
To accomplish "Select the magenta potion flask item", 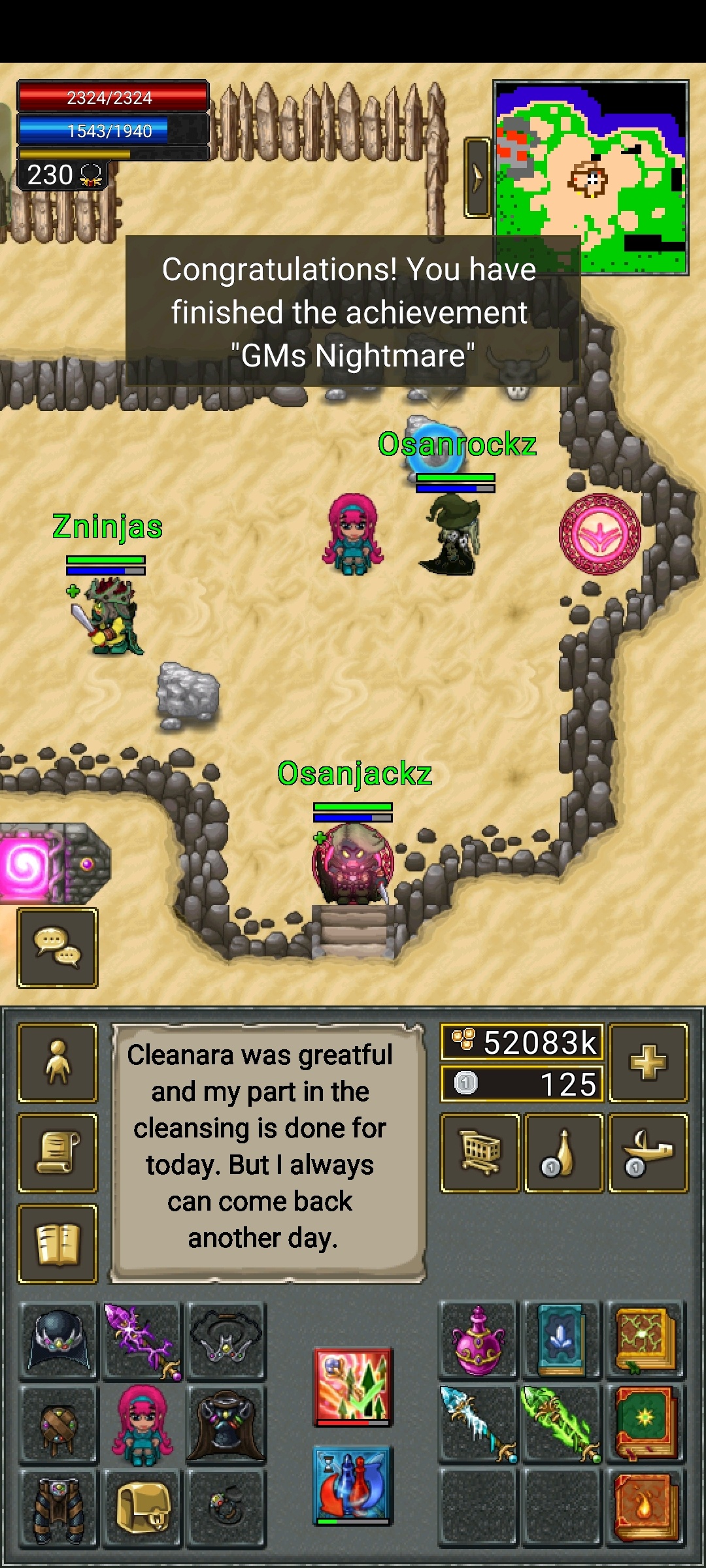I will point(478,1341).
